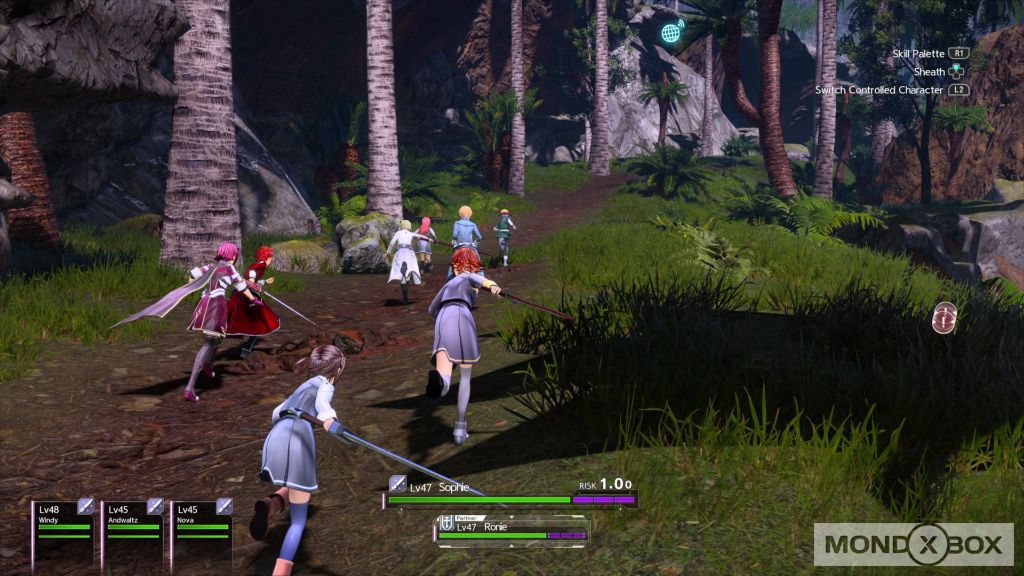Click Sophie's sword weapon icon

coord(397,483)
